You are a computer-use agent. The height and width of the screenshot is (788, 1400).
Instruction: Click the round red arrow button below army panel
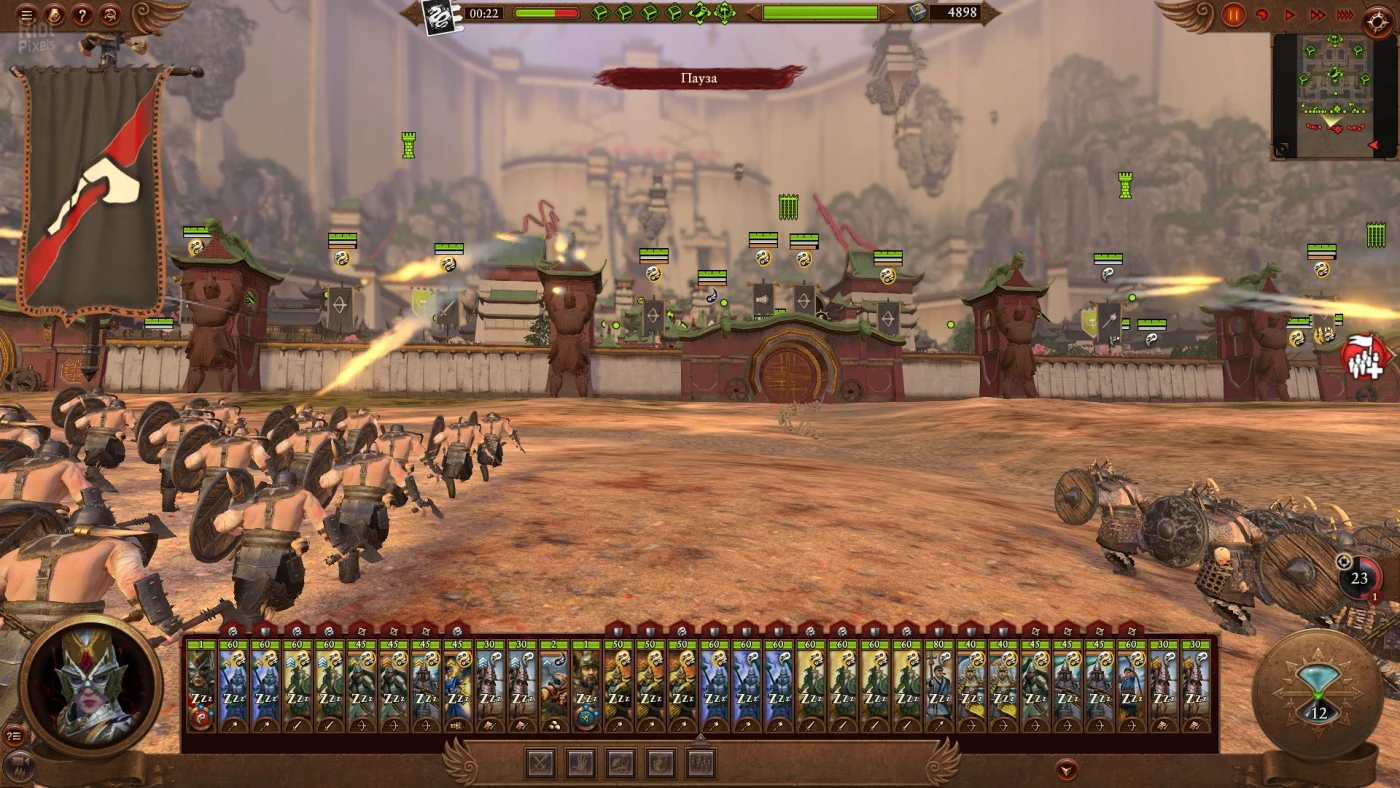[1067, 769]
